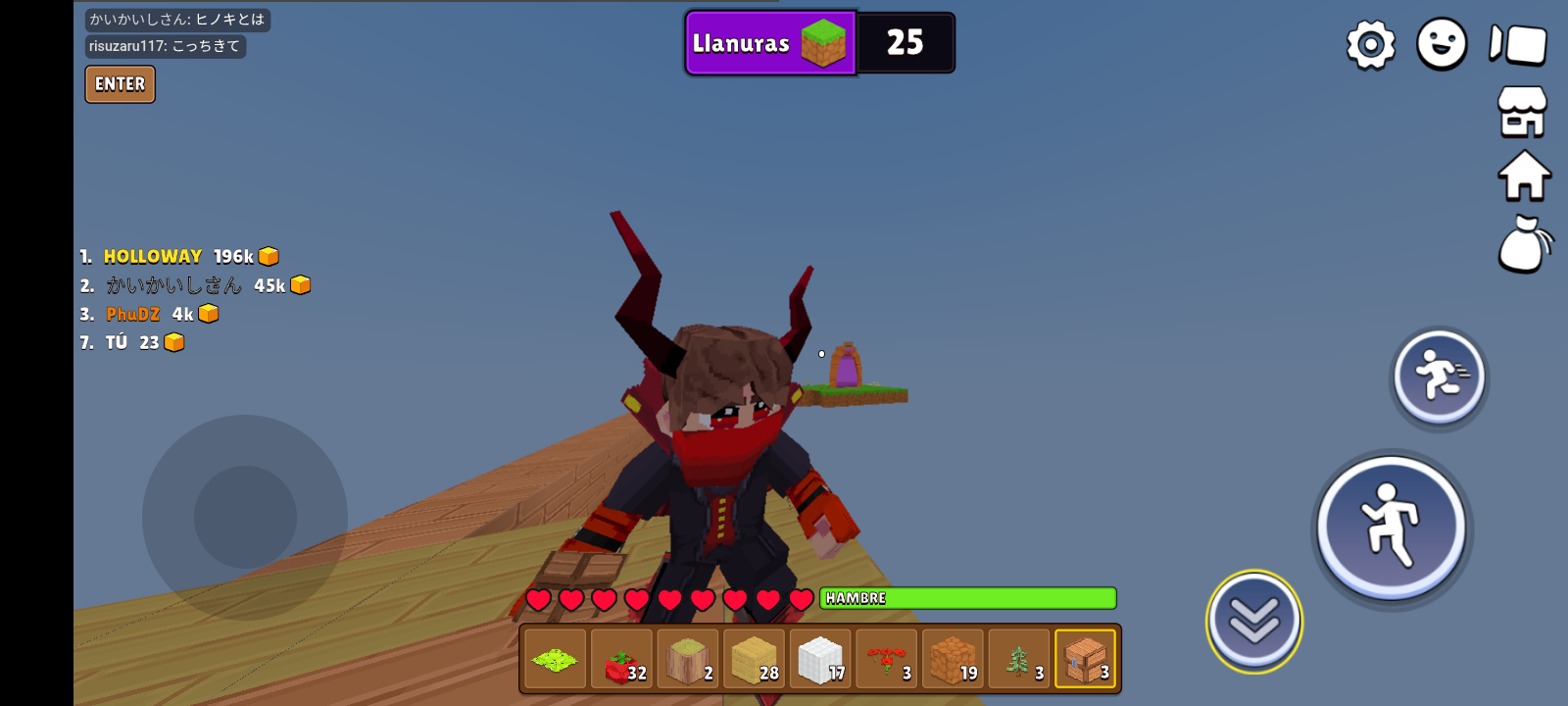Select the pine sapling slot

pyautogui.click(x=1019, y=659)
